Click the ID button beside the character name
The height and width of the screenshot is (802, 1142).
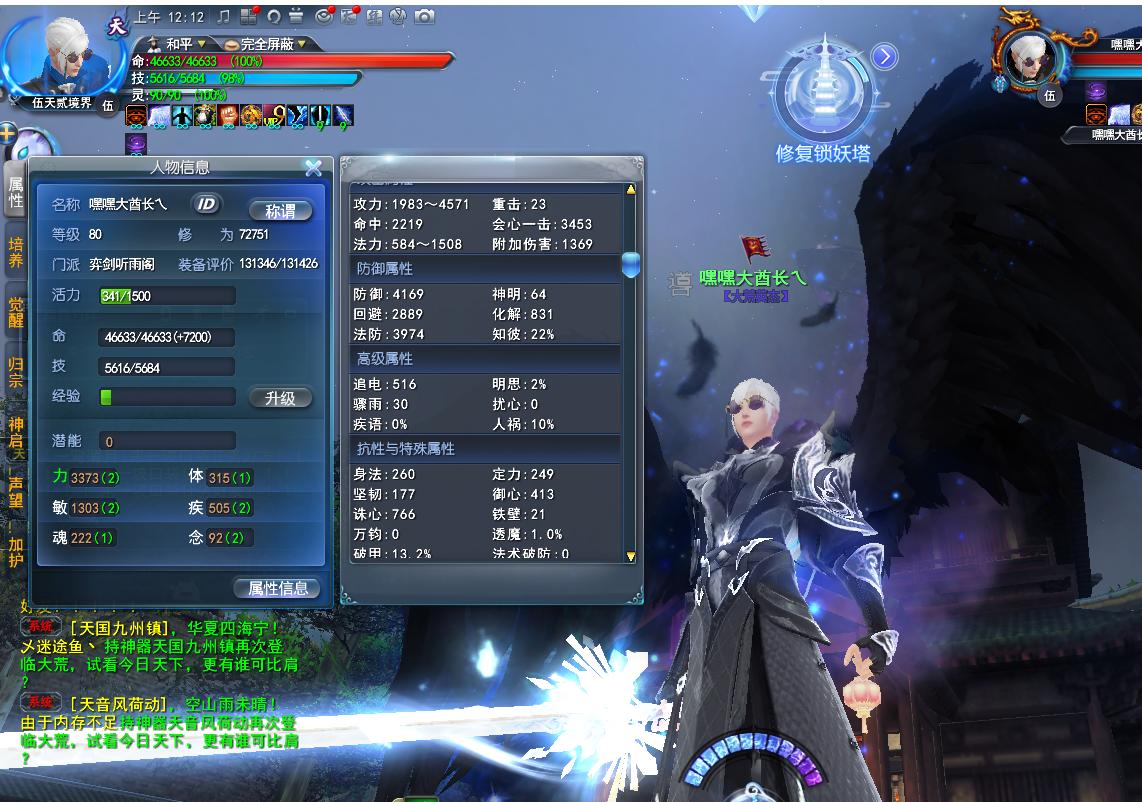206,204
